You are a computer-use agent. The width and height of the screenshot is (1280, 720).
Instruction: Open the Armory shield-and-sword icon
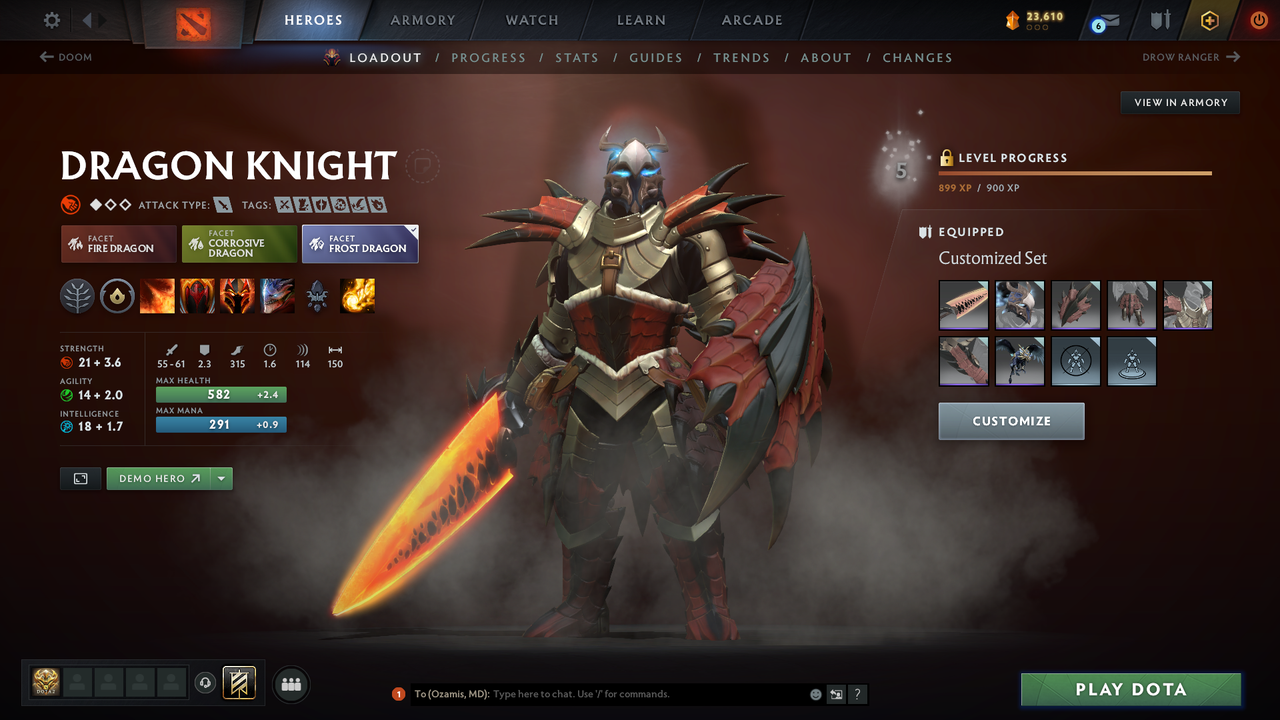pos(1158,19)
